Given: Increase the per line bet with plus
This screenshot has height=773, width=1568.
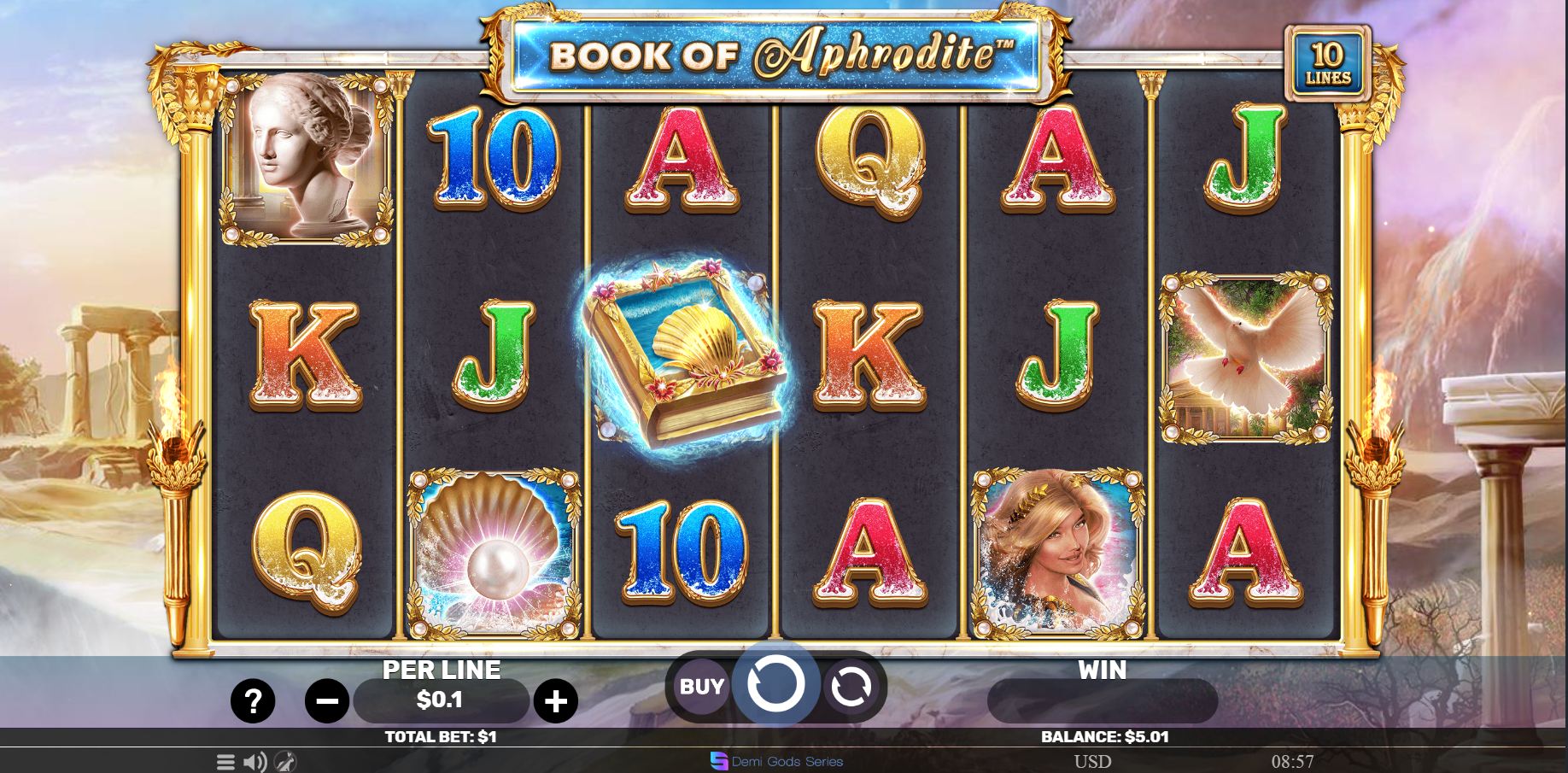Looking at the screenshot, I should (x=556, y=702).
